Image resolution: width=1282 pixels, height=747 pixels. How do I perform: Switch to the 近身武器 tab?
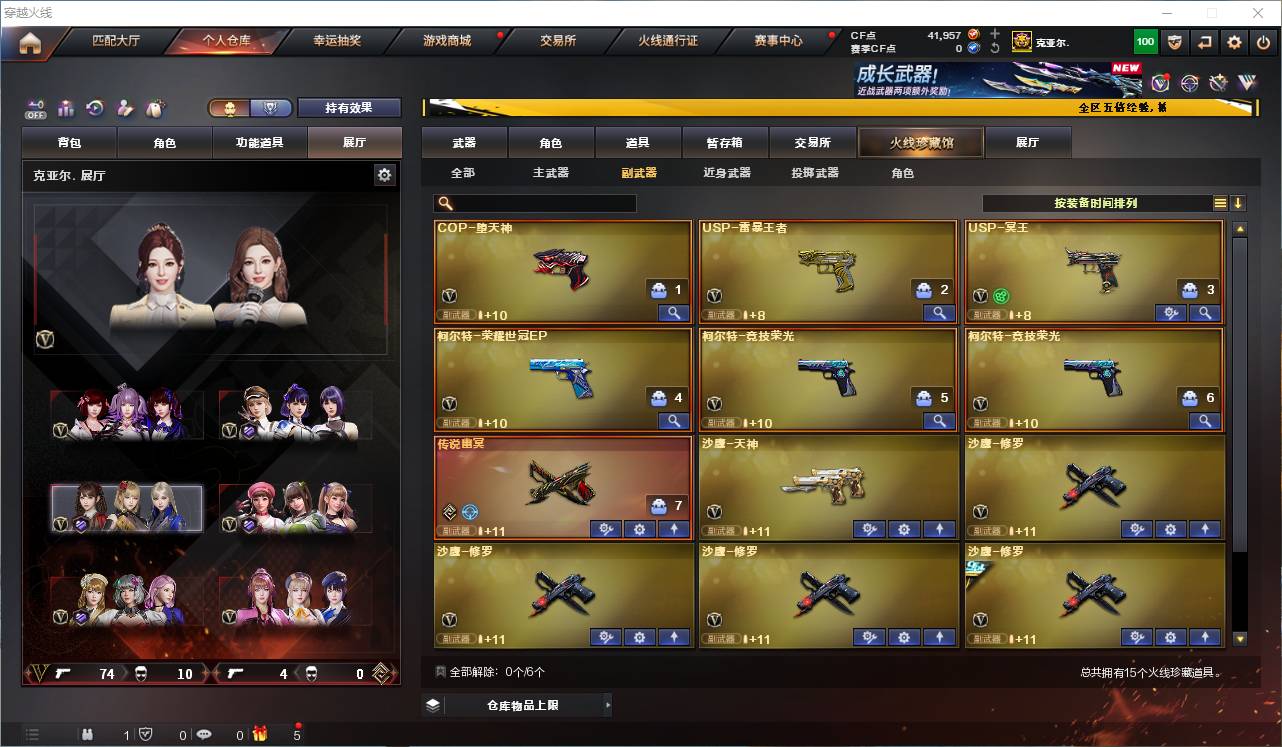pyautogui.click(x=726, y=172)
